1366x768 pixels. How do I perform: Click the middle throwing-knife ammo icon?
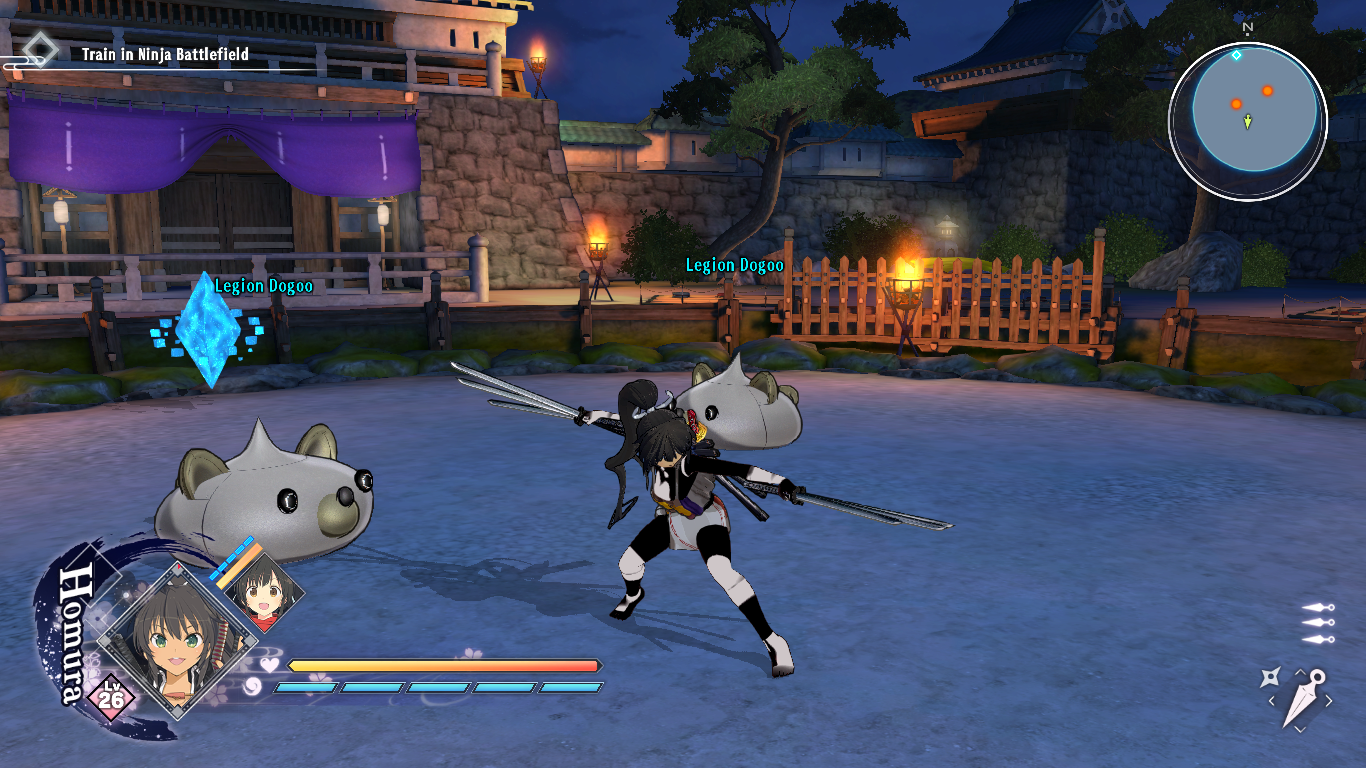coord(1318,623)
